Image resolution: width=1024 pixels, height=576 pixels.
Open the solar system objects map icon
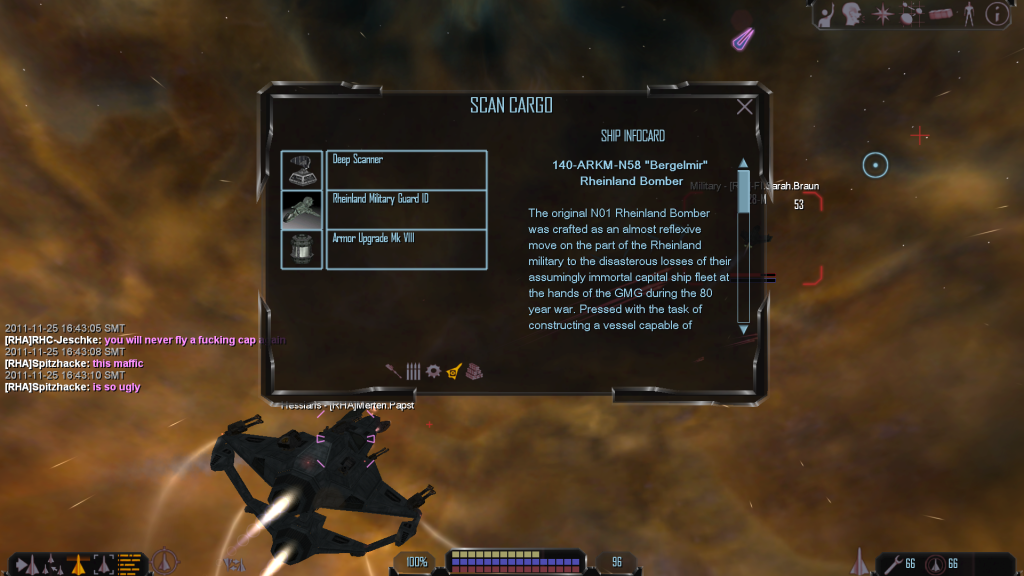click(911, 14)
